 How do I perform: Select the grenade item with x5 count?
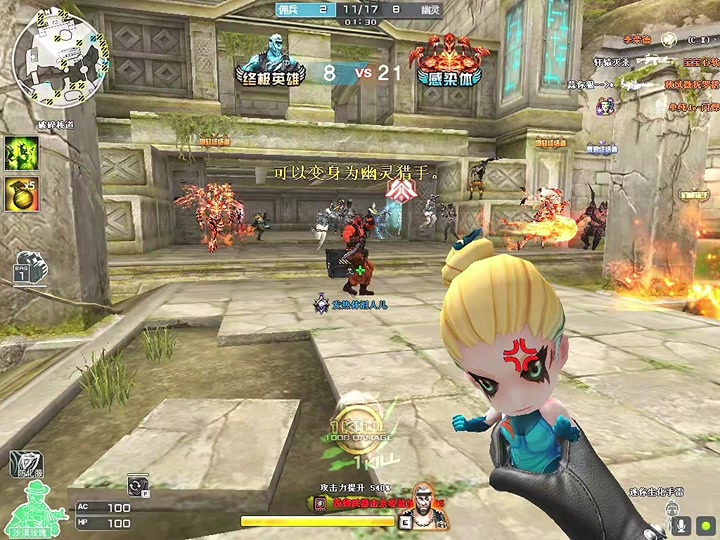[x=20, y=193]
